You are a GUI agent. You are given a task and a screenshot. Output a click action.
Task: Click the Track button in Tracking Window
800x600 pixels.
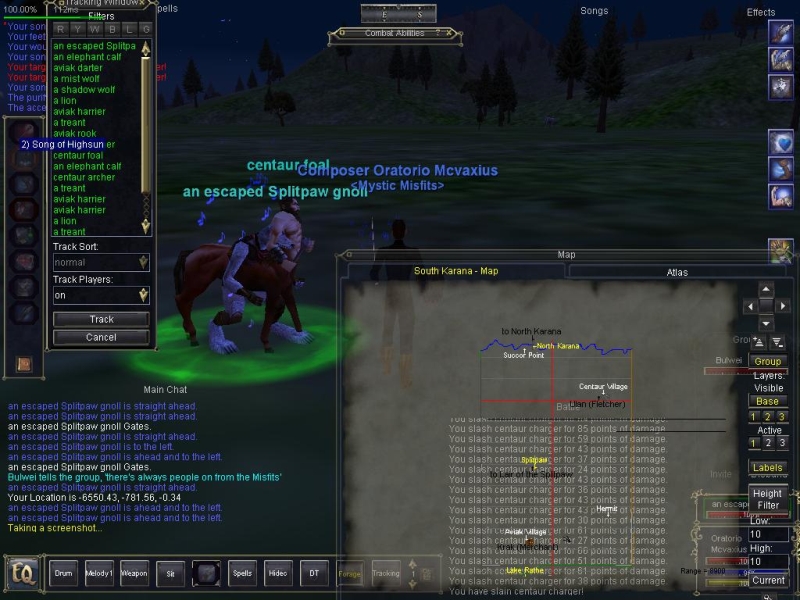[x=101, y=320]
